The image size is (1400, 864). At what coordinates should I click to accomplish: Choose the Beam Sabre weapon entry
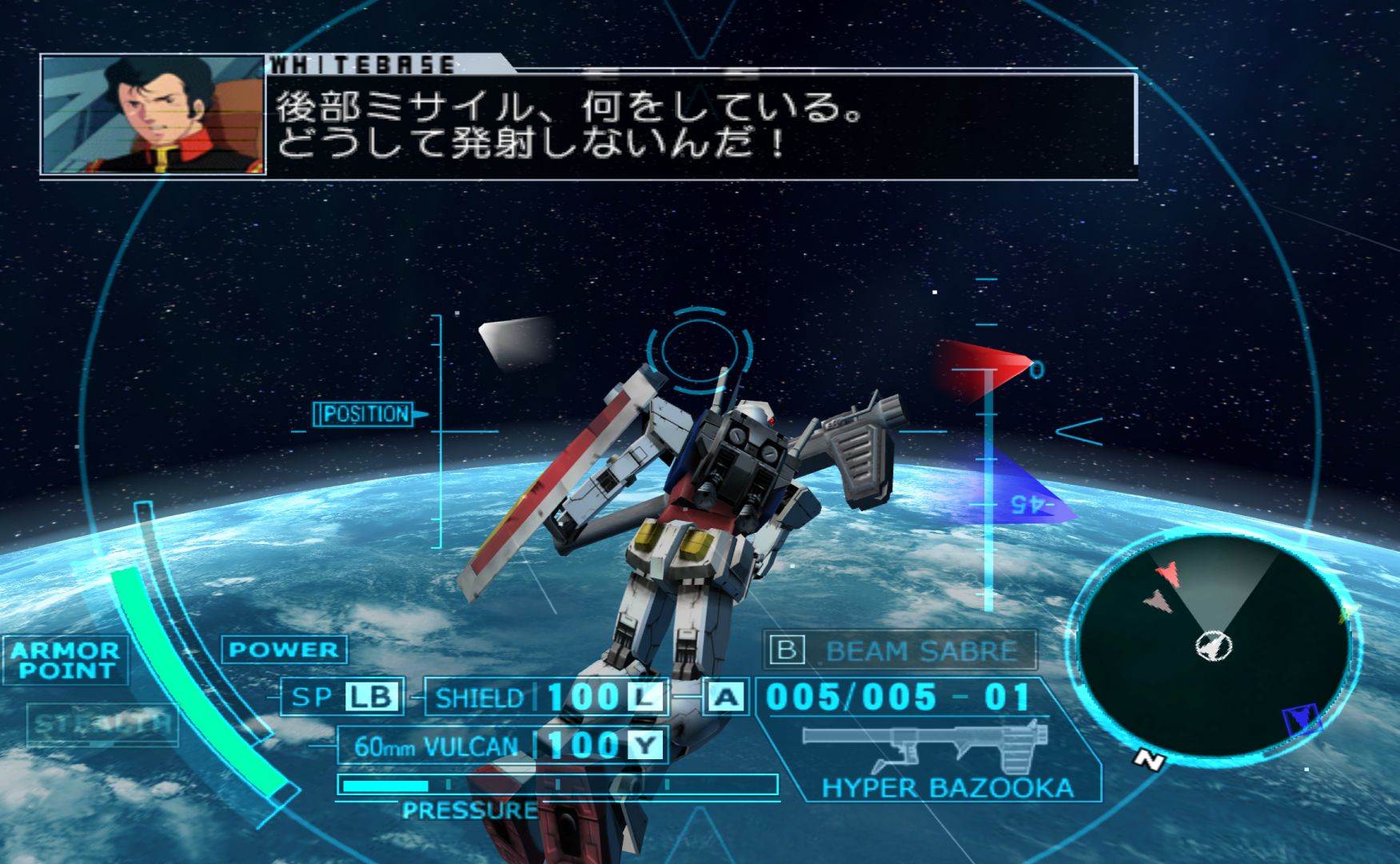pos(901,650)
